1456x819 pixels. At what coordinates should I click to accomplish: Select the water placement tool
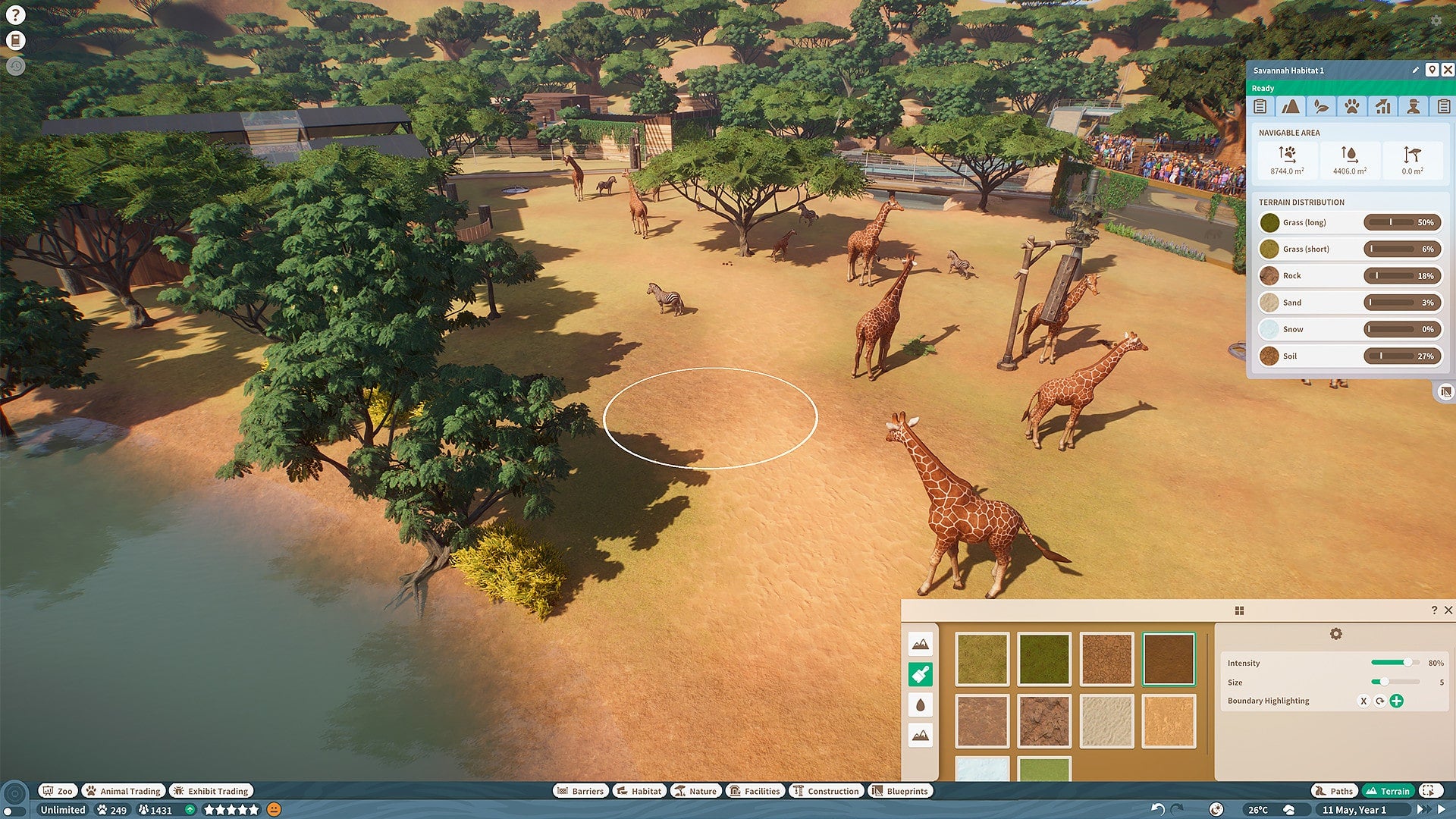pyautogui.click(x=920, y=705)
